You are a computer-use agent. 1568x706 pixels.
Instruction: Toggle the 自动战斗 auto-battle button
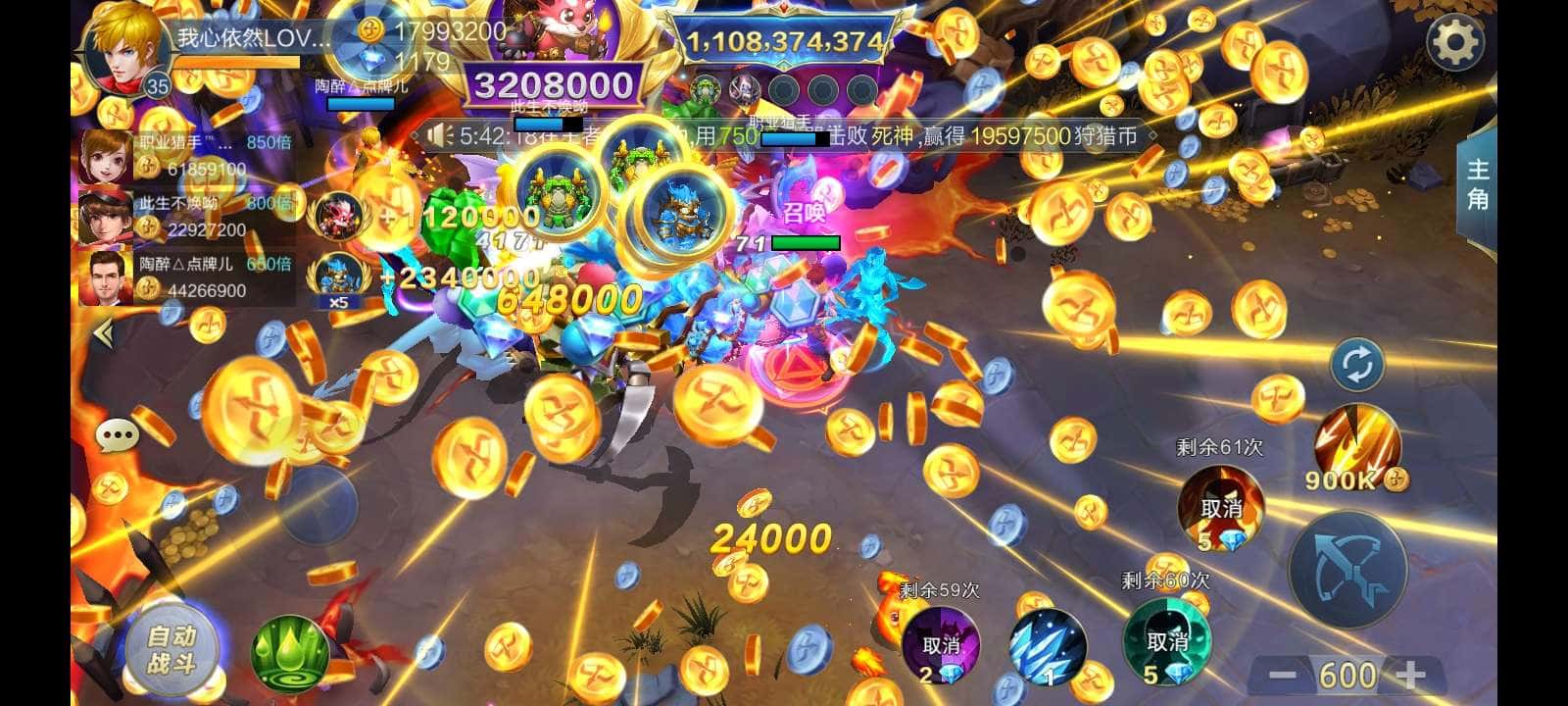pyautogui.click(x=171, y=650)
